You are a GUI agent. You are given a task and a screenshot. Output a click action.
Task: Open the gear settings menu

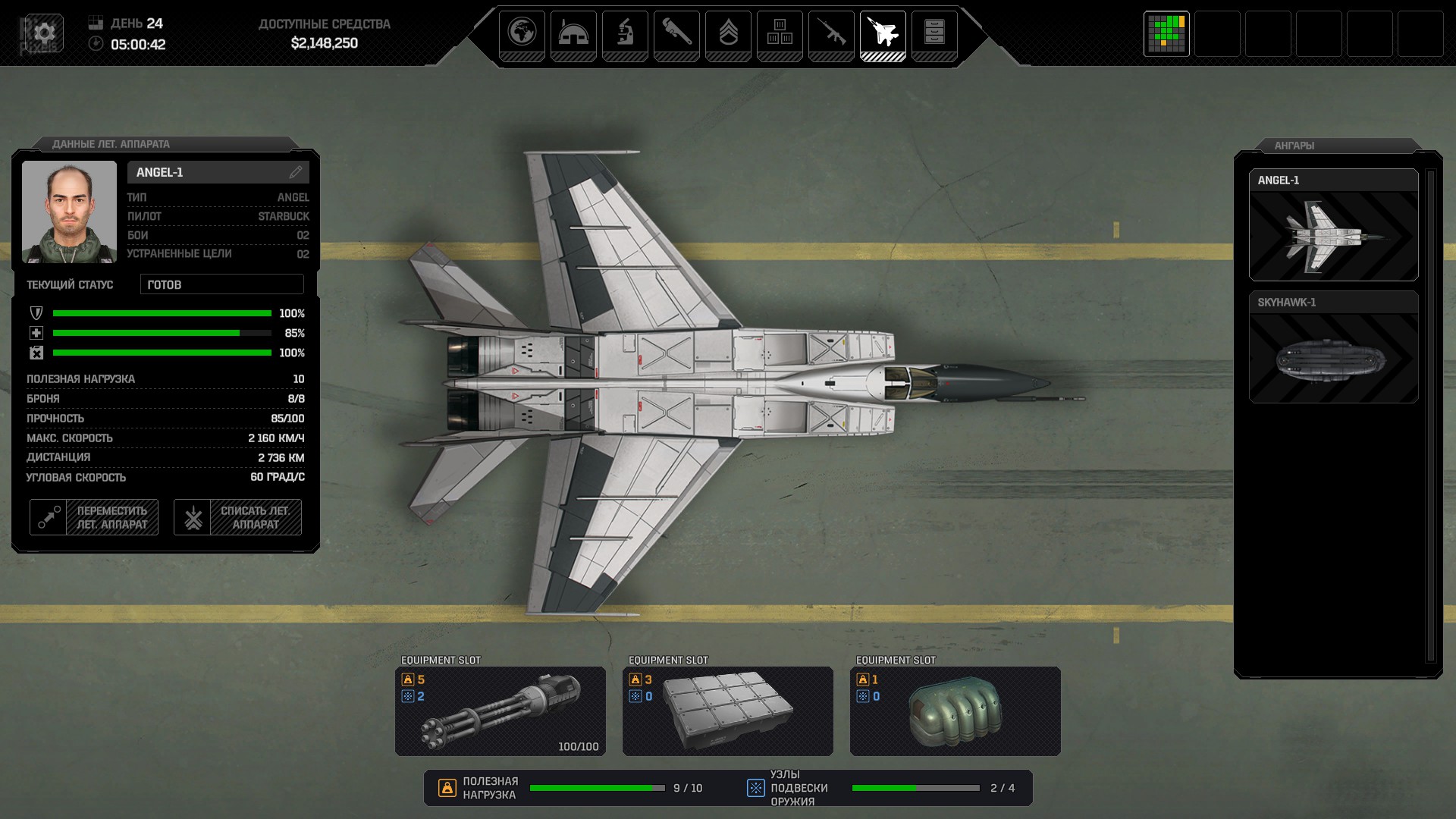tap(44, 33)
